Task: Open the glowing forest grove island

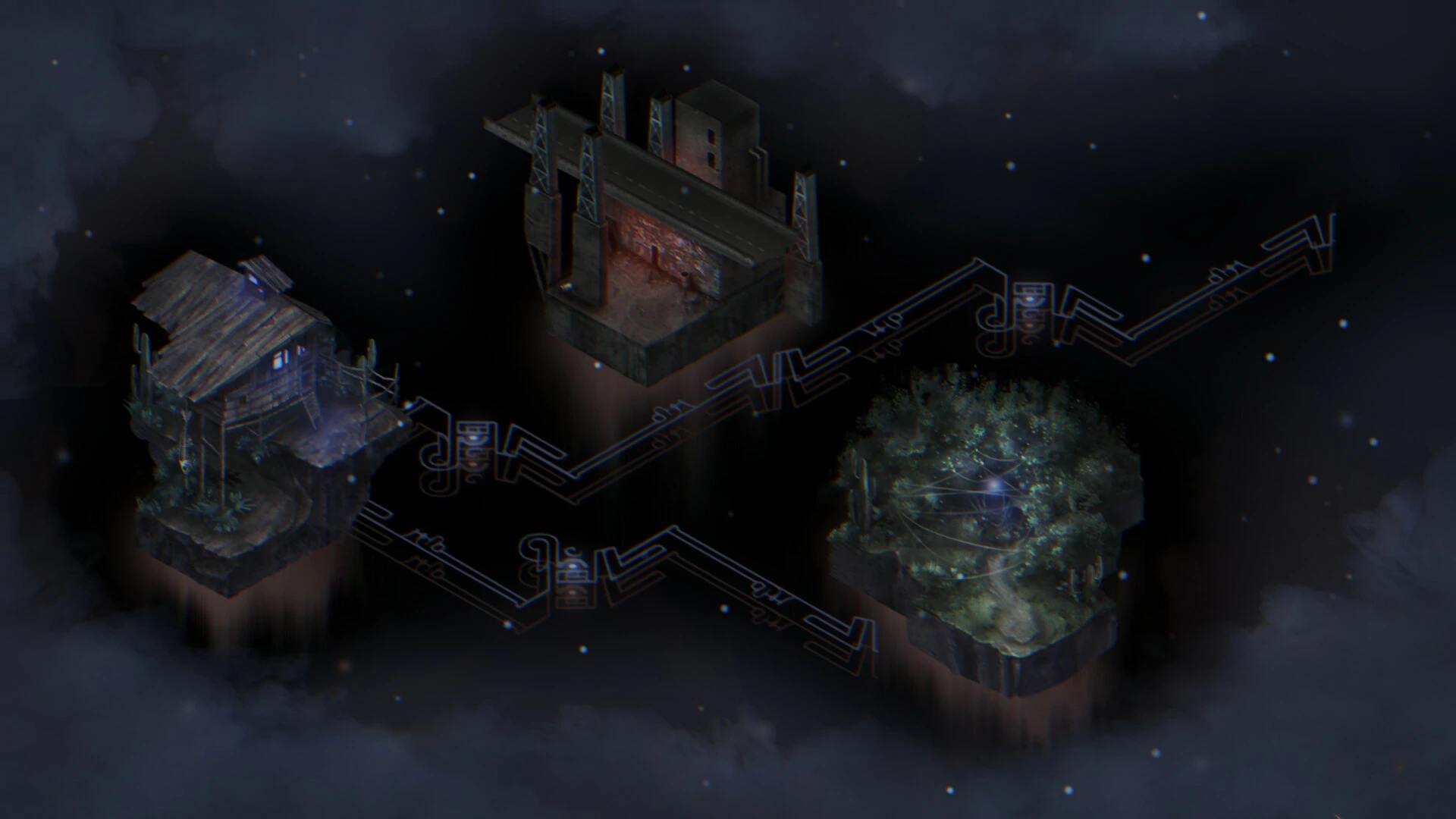Action: pos(986,516)
